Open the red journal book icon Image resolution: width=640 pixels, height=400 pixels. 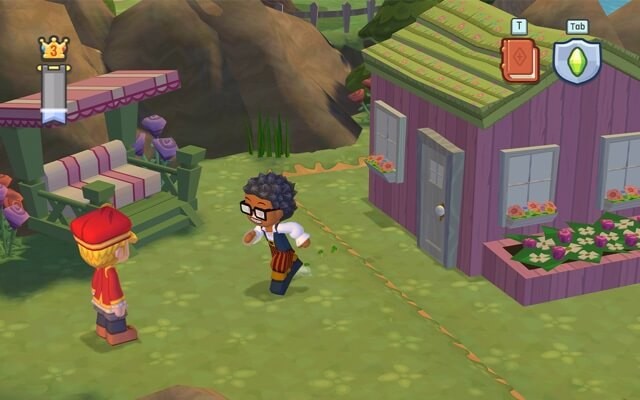point(519,61)
